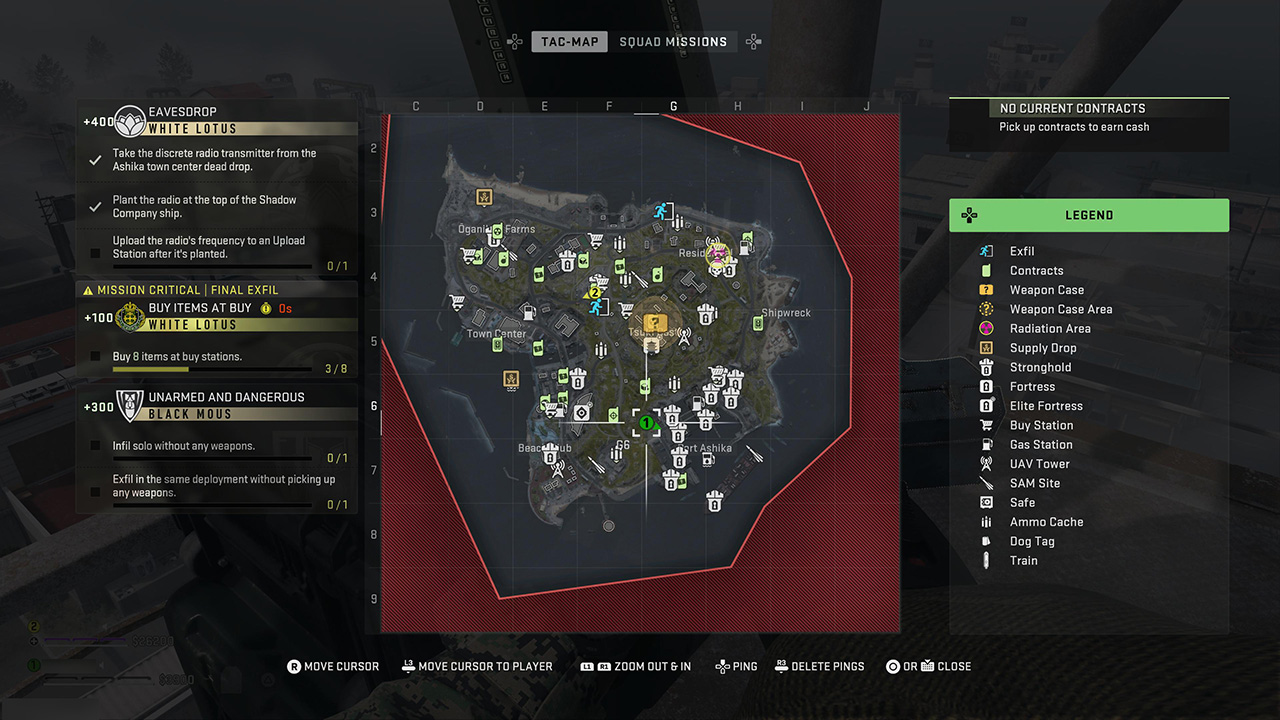The width and height of the screenshot is (1280, 720).
Task: Click the Supply Drop icon near Oganikku Farms
Action: click(x=483, y=198)
